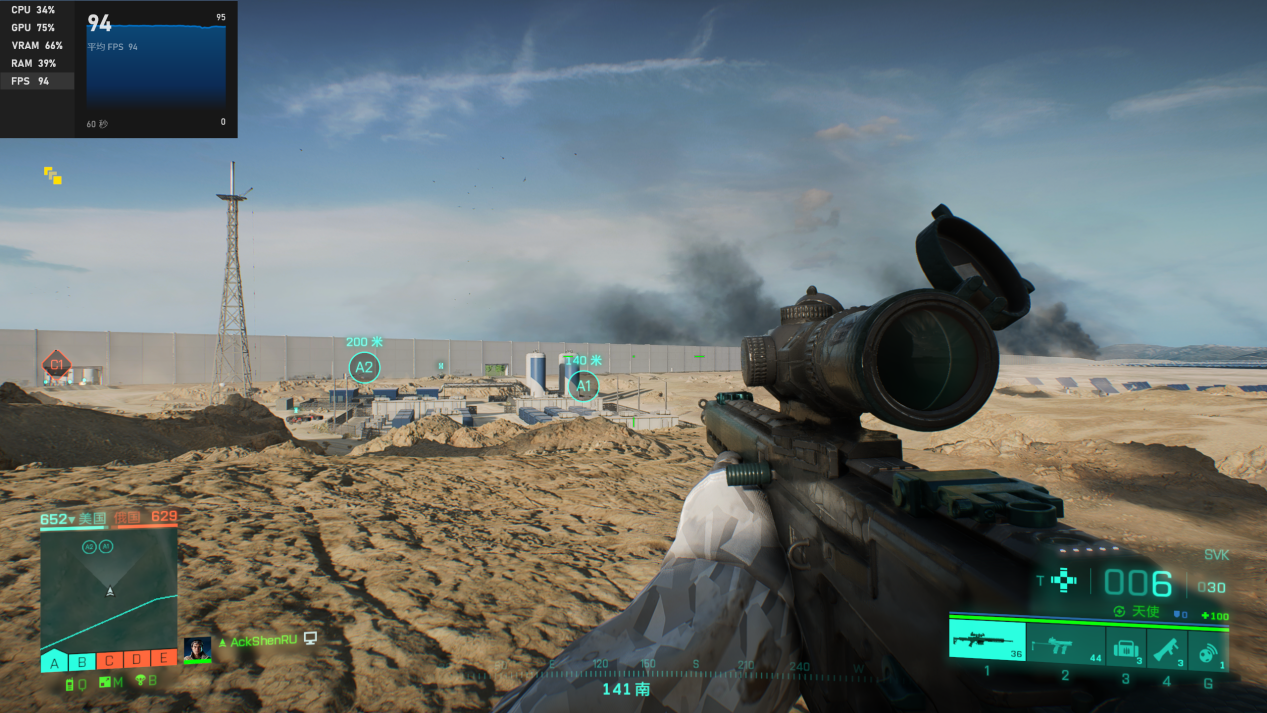Click AckShenRU's squad portrait
The width and height of the screenshot is (1267, 713).
pos(197,649)
